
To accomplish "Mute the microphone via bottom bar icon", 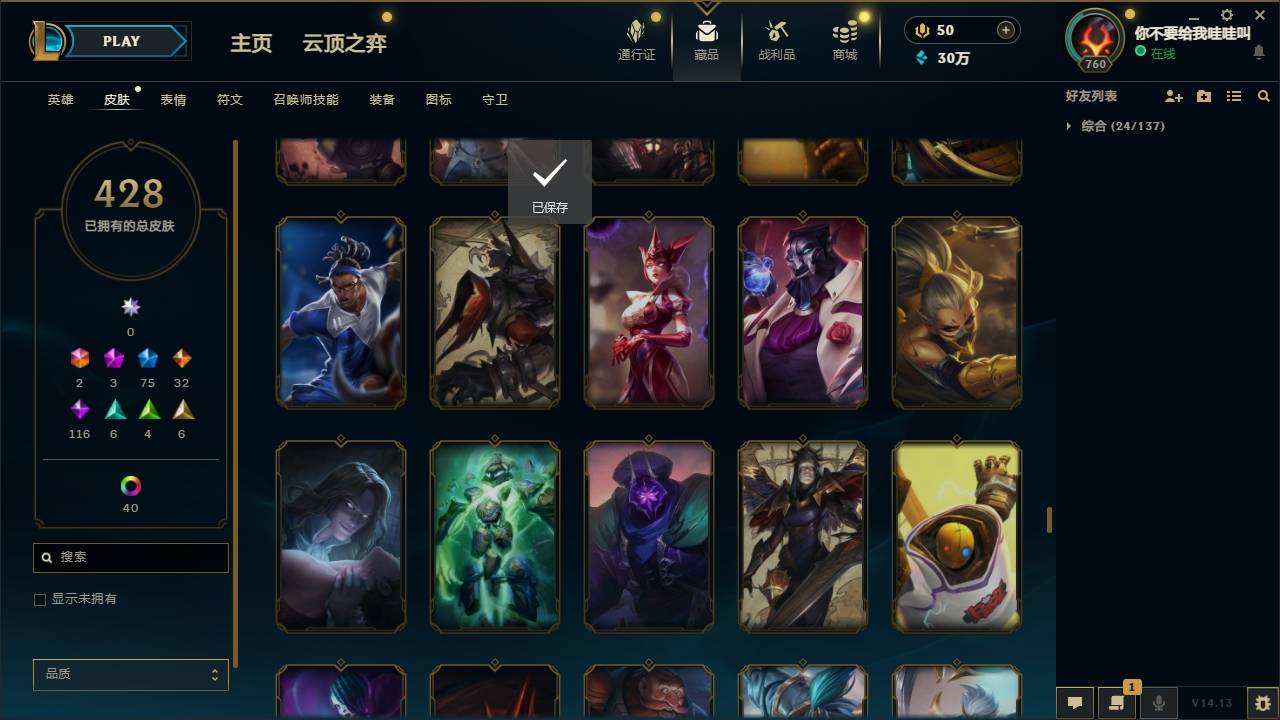I will 1158,703.
